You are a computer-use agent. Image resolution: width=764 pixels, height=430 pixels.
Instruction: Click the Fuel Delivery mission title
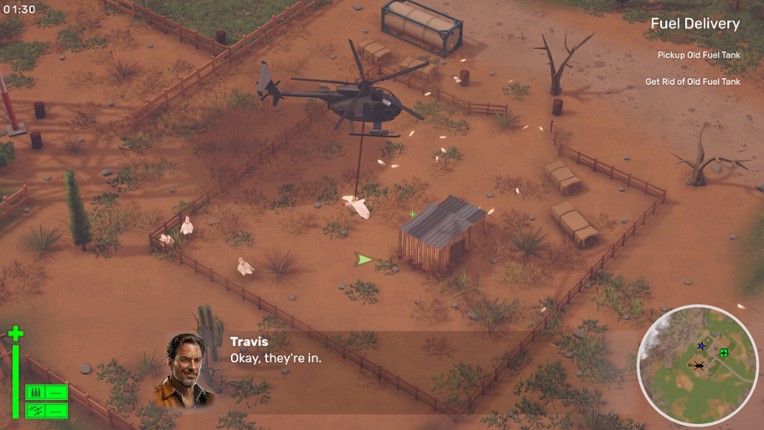(695, 24)
